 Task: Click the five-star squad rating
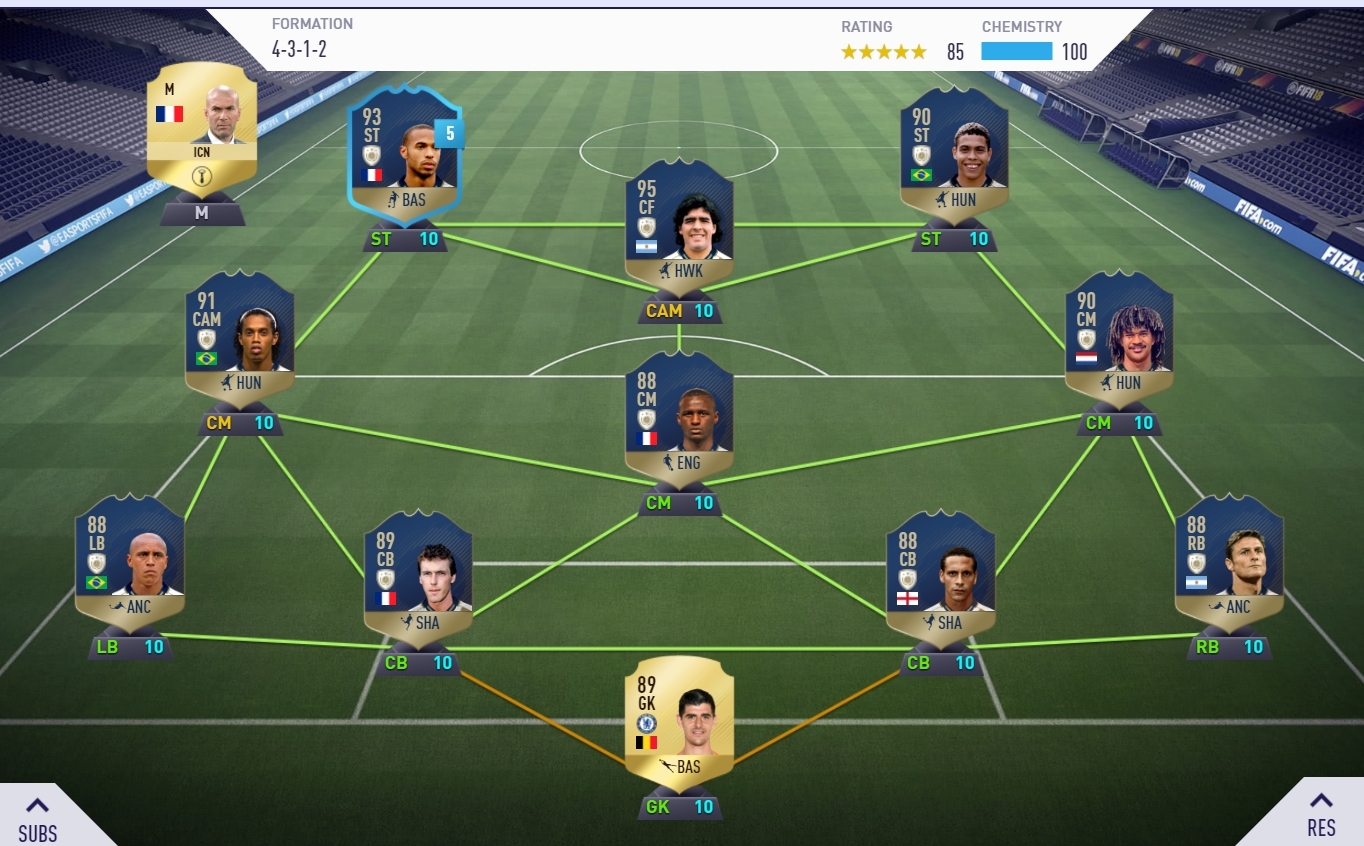tap(884, 50)
